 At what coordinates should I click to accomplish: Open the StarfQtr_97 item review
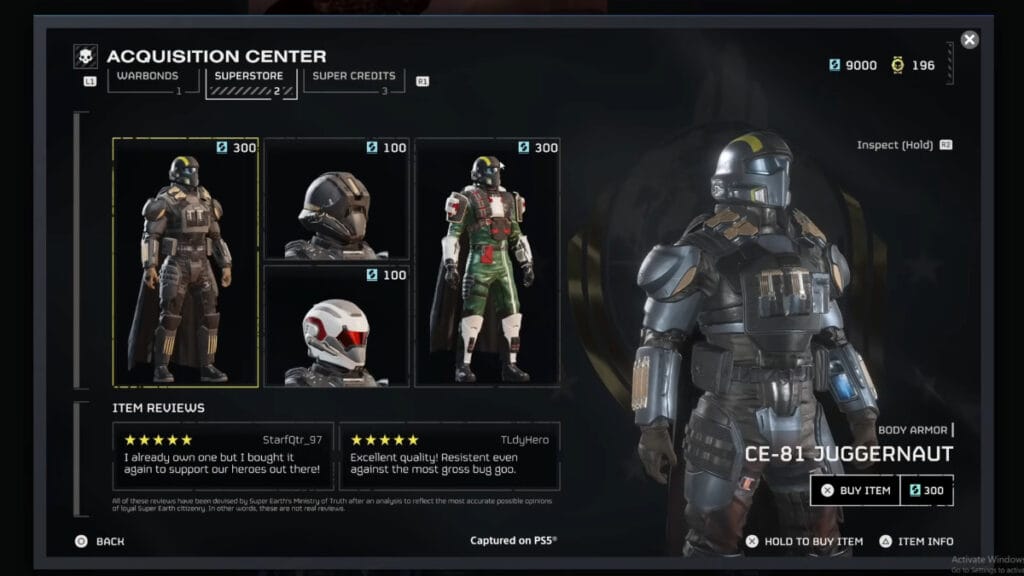222,457
